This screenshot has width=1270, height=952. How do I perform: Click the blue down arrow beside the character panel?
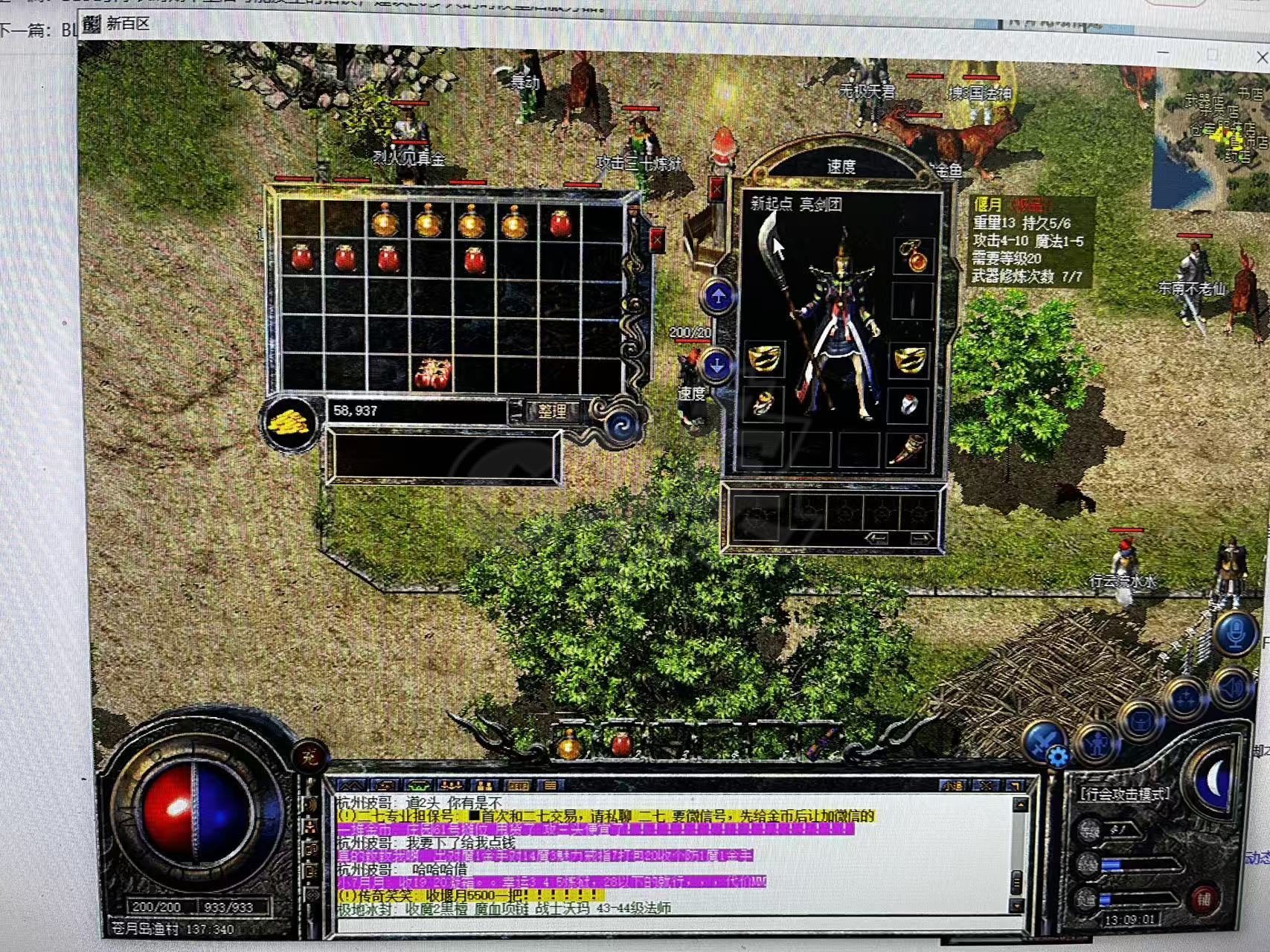pyautogui.click(x=719, y=364)
